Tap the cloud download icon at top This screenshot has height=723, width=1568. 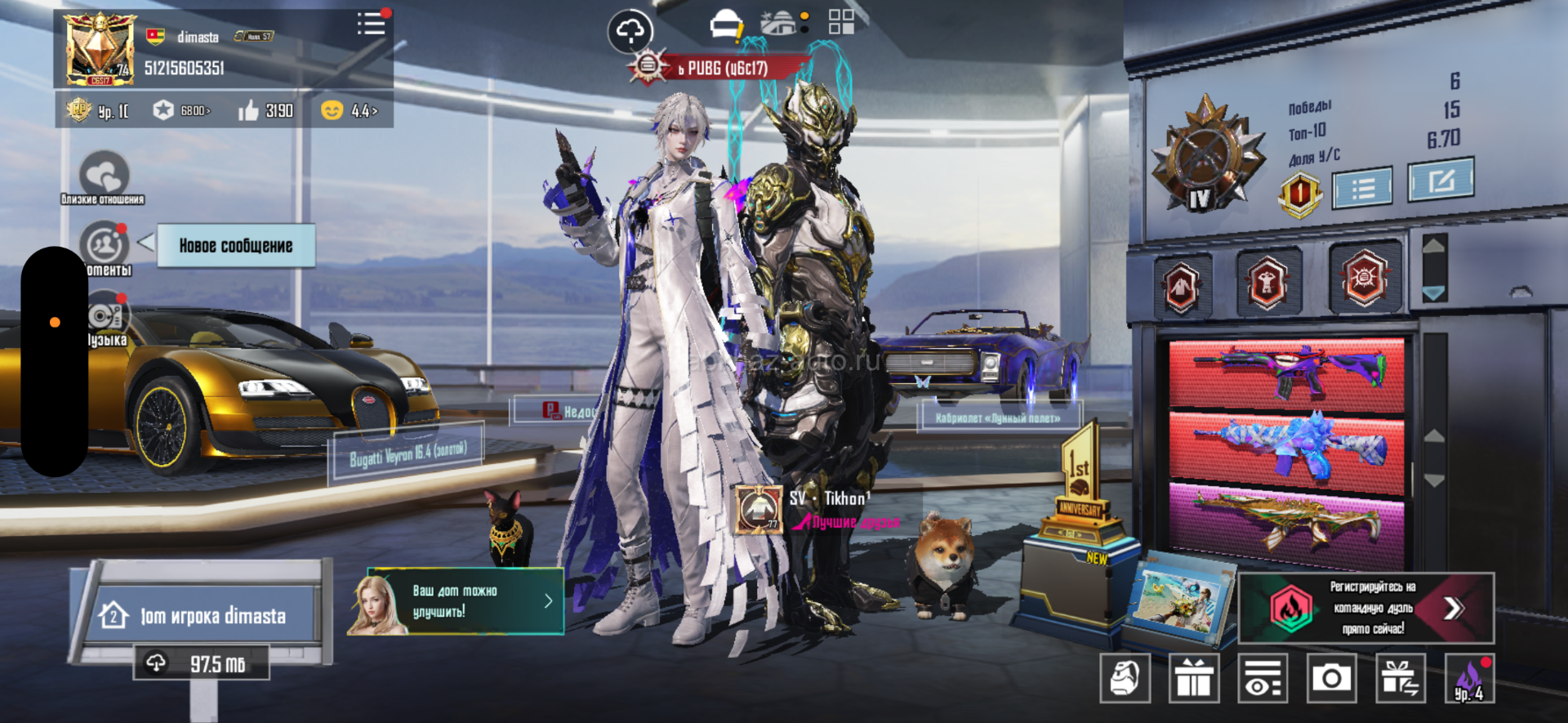click(630, 32)
